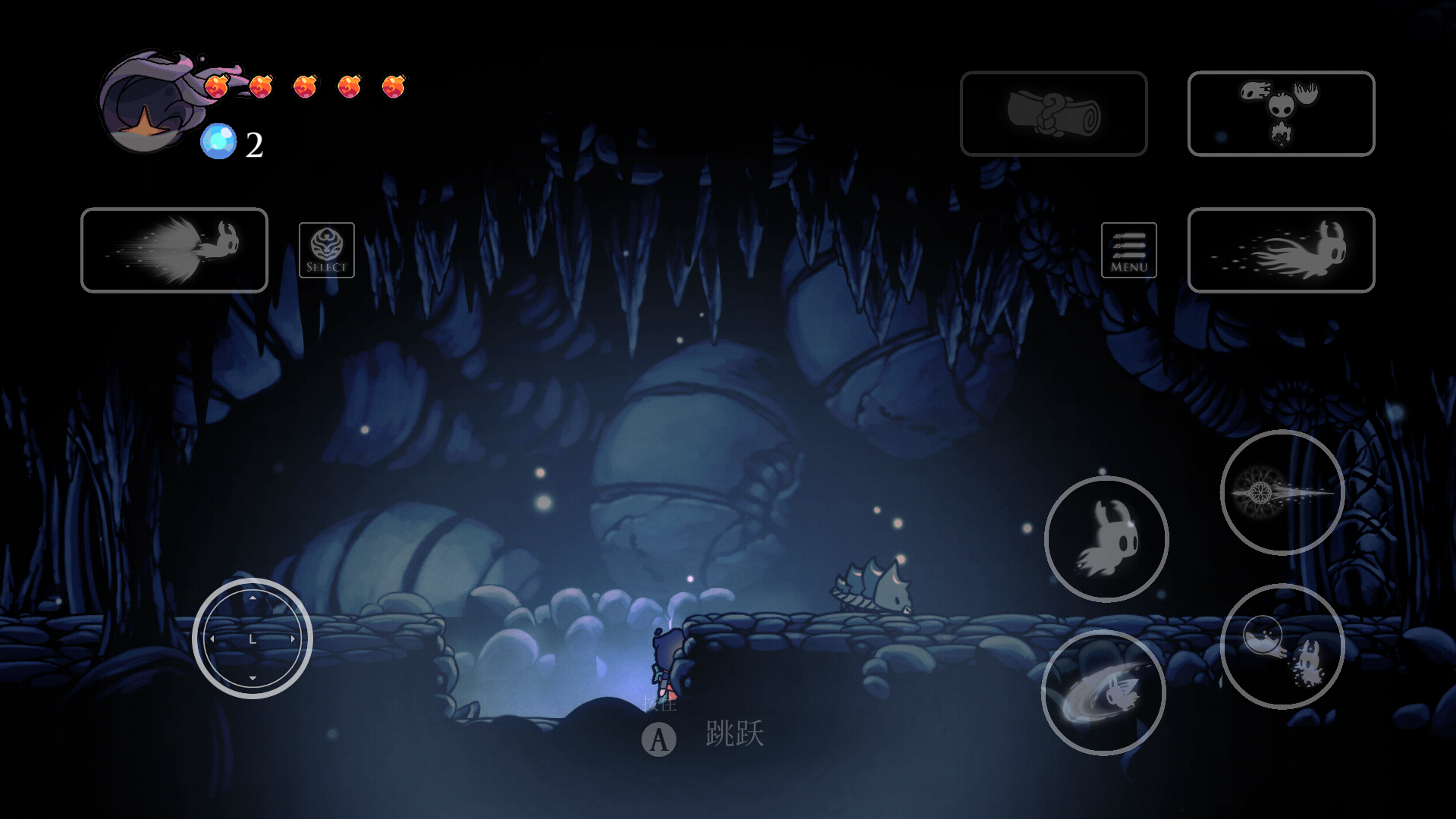Open the spells and charms inventory button
Viewport: 1456px width, 819px height.
click(x=1281, y=114)
